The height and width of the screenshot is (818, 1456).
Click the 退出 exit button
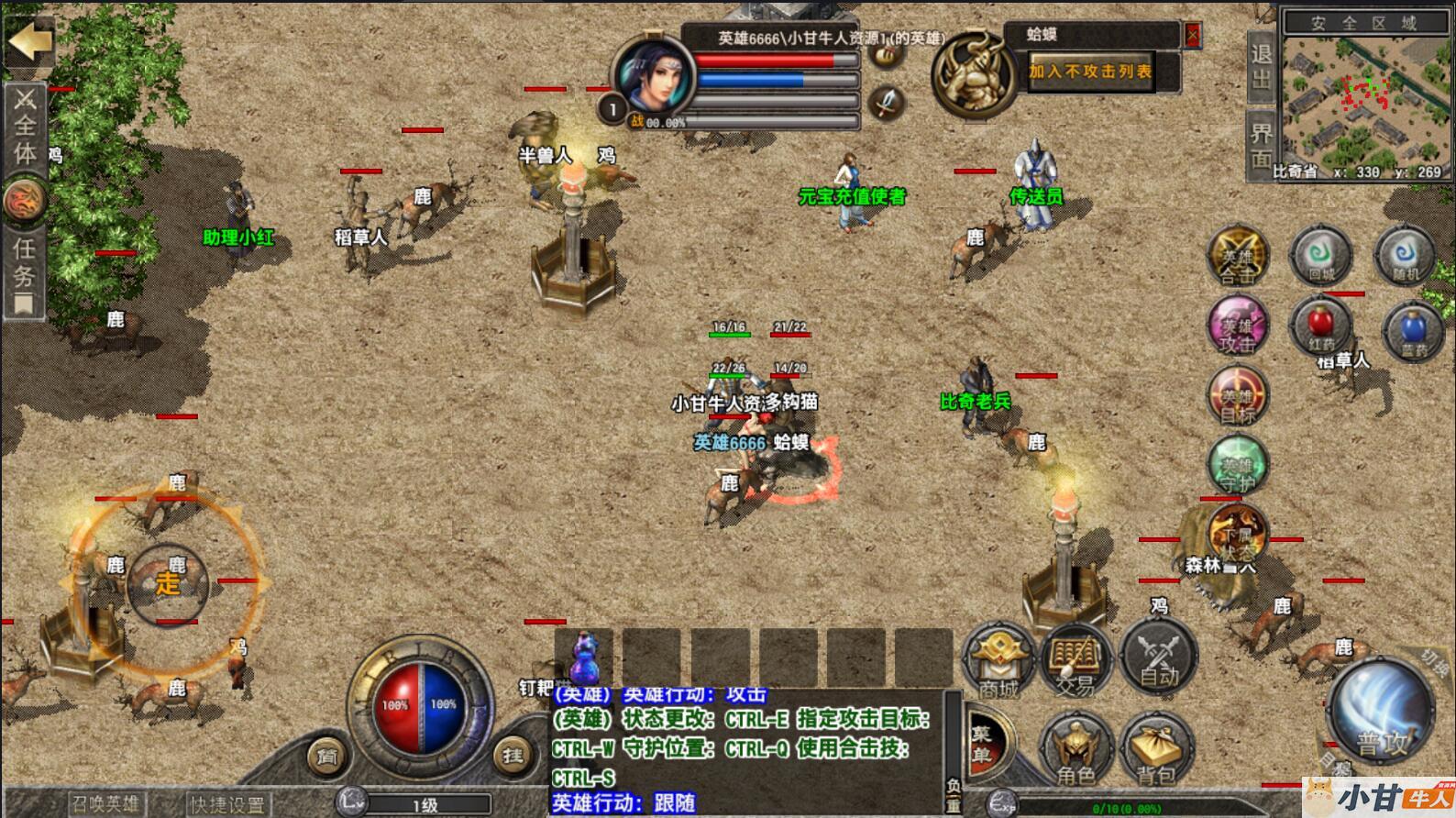coord(1261,67)
